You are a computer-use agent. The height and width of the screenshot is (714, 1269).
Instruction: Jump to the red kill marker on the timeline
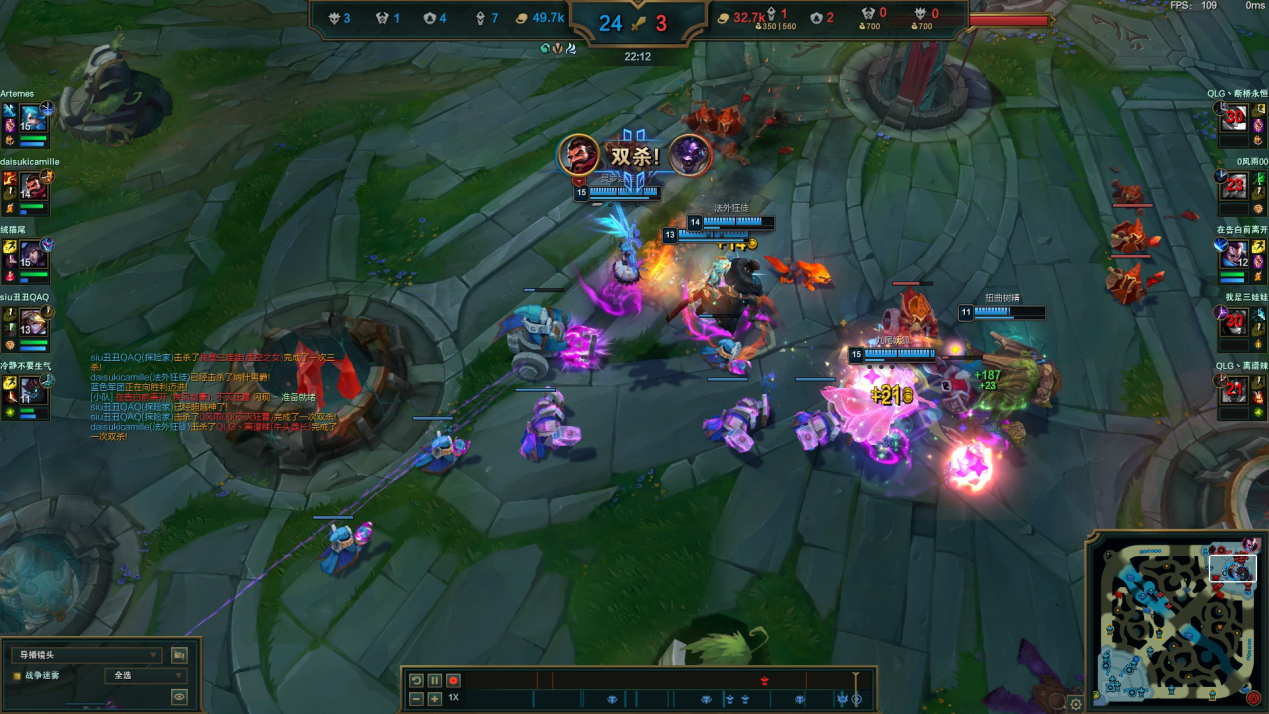pyautogui.click(x=764, y=681)
